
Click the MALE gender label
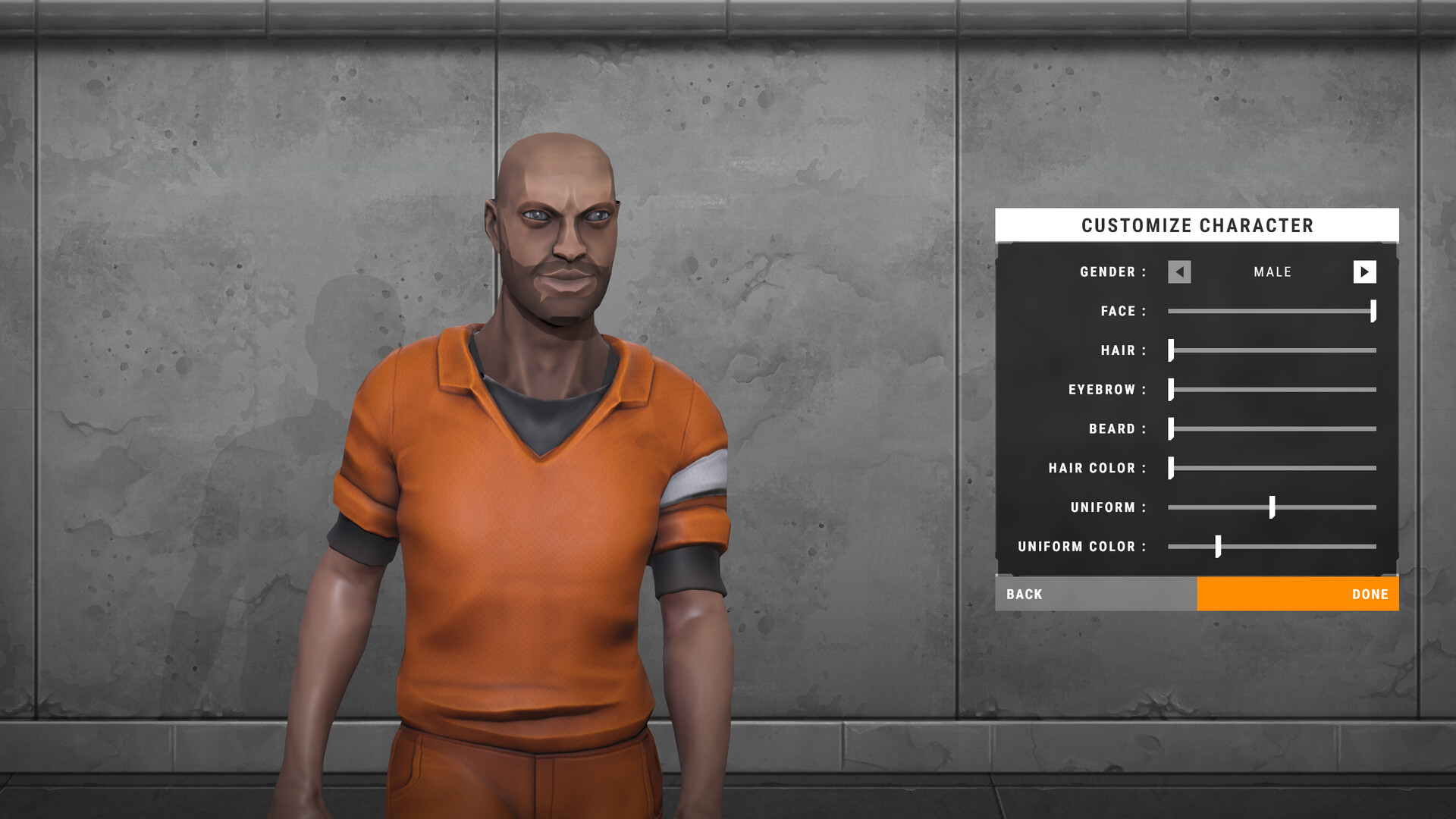(x=1272, y=271)
